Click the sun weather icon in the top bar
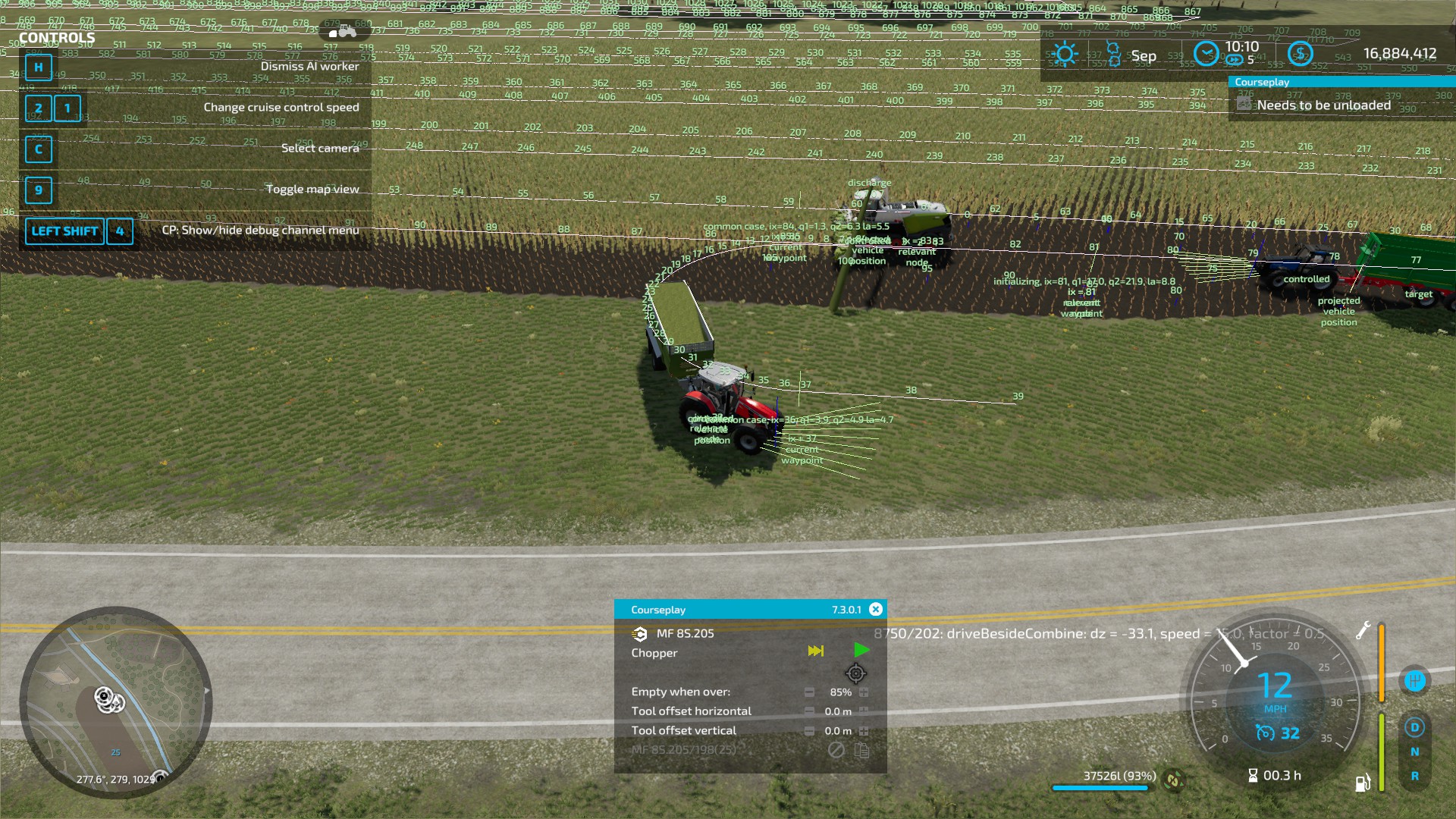Viewport: 1456px width, 819px height. (1067, 54)
